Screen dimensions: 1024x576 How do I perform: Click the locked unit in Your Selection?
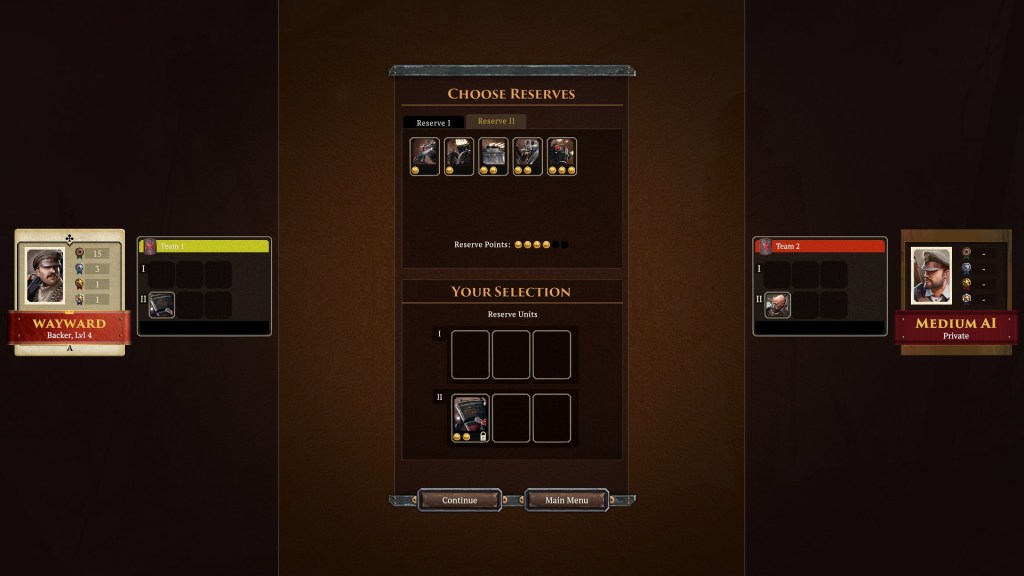[471, 418]
